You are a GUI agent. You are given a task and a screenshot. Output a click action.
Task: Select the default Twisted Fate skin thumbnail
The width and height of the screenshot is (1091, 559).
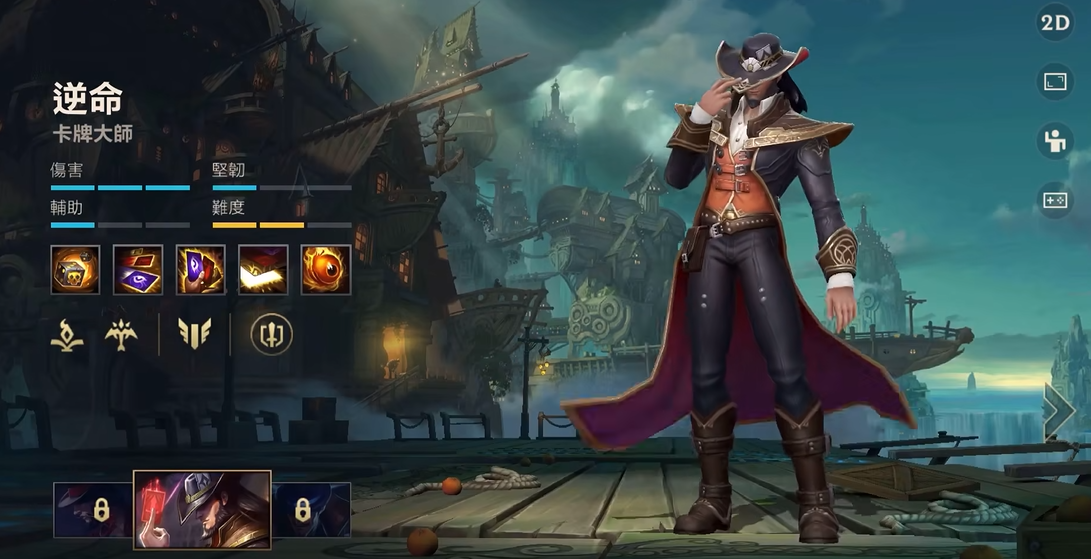[202, 510]
